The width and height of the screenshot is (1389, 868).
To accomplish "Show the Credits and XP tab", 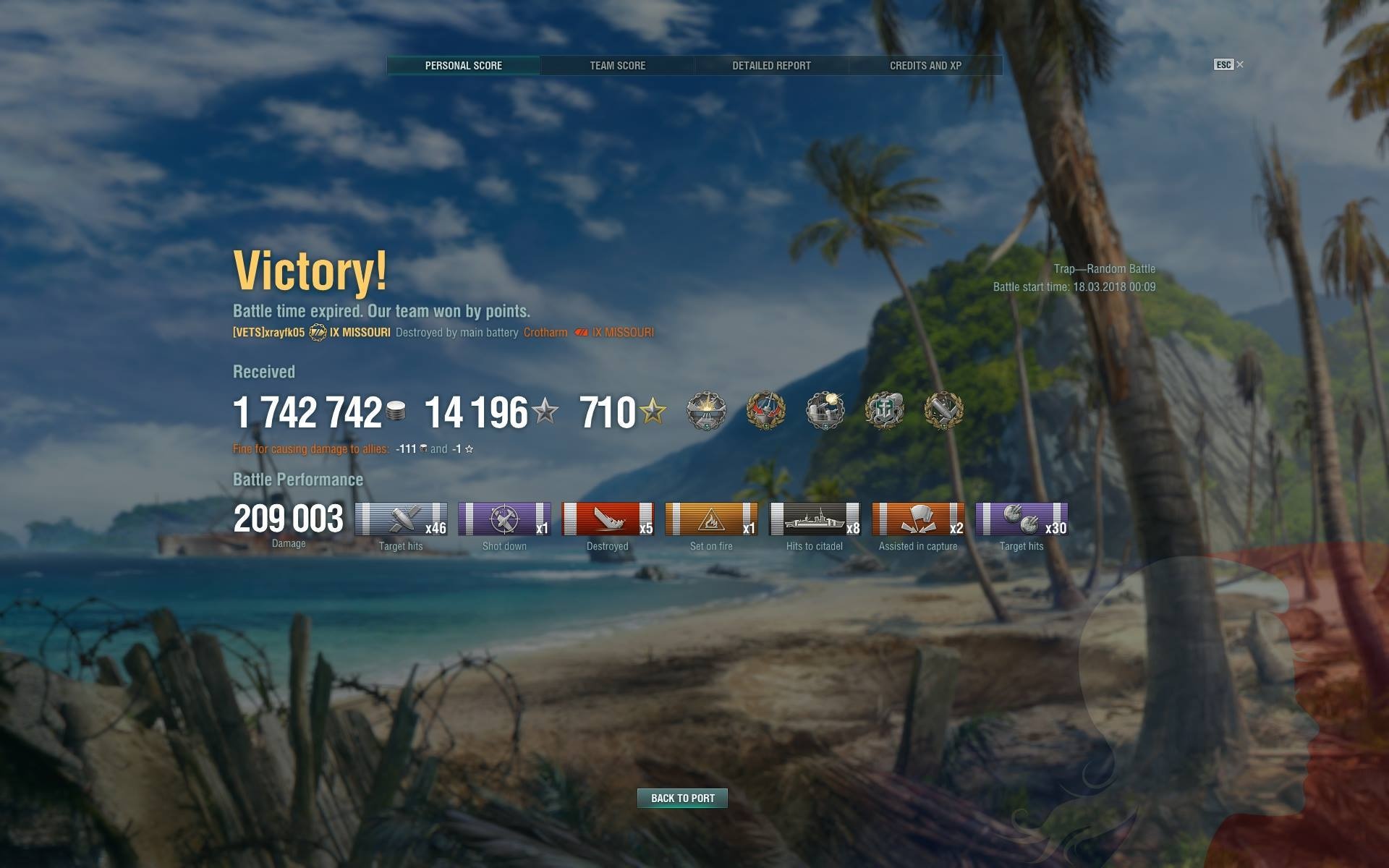I will (925, 66).
